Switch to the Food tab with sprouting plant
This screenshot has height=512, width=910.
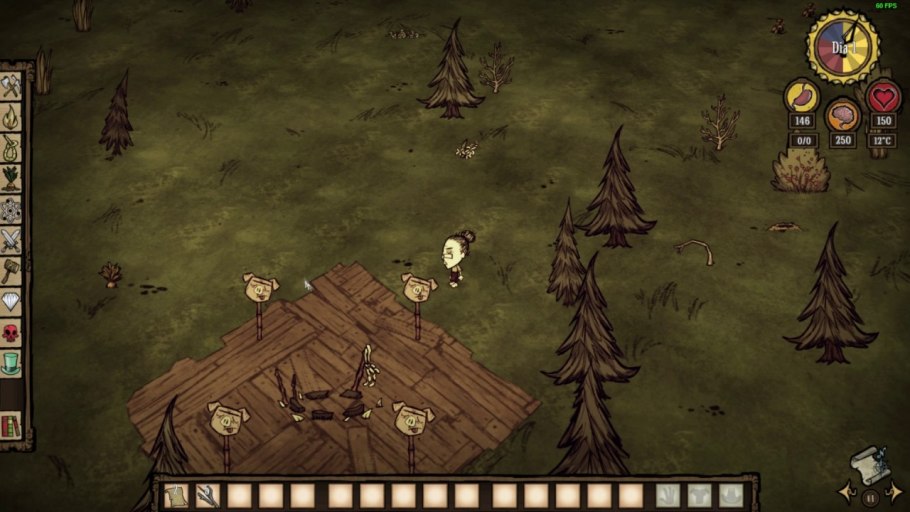[x=11, y=179]
